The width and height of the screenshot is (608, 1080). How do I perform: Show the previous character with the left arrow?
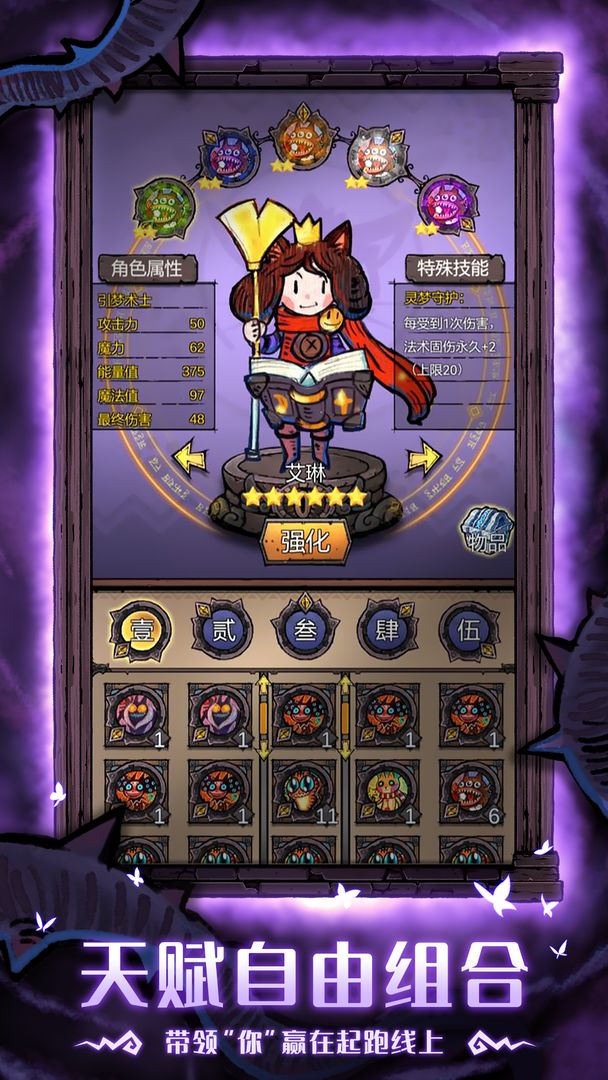[x=189, y=459]
